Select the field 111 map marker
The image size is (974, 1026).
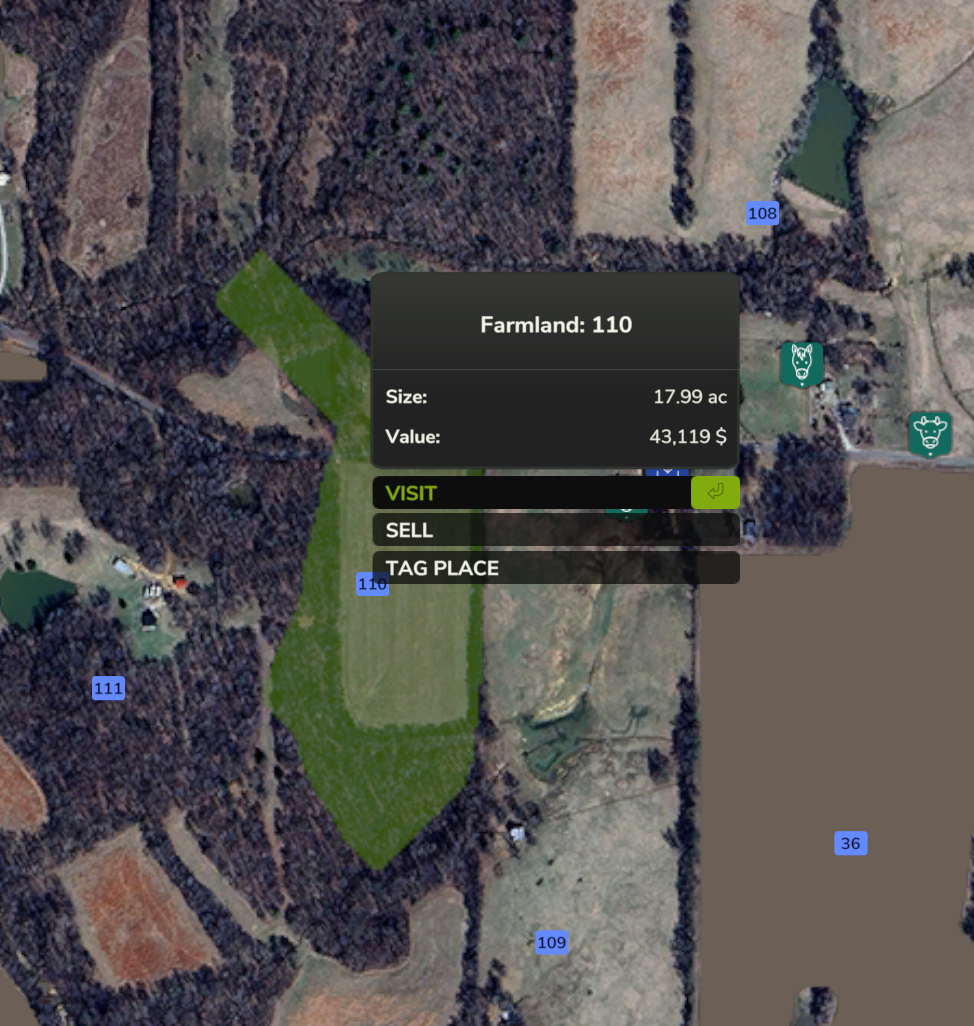click(x=108, y=688)
